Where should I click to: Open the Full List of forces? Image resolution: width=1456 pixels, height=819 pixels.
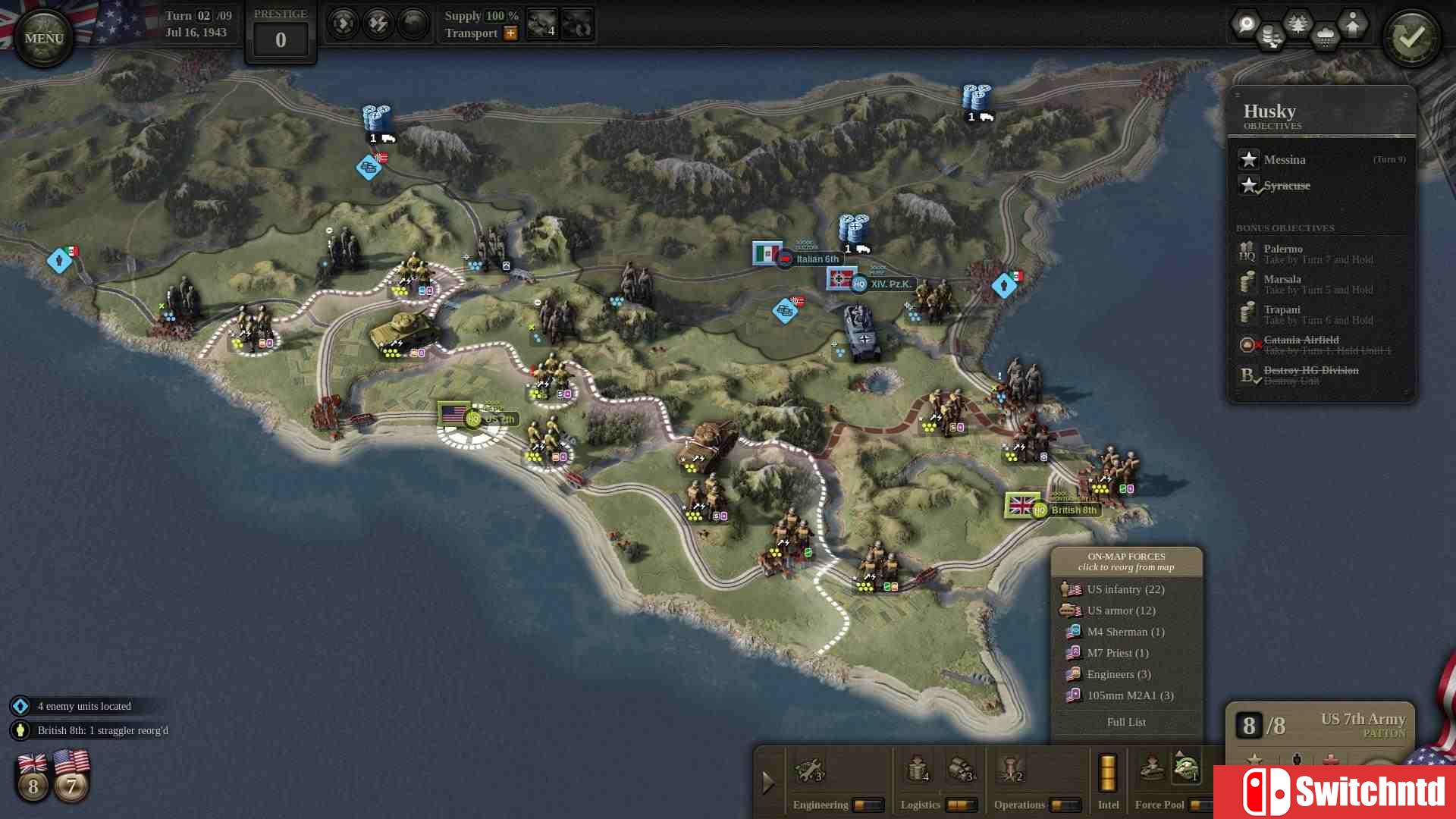1126,722
